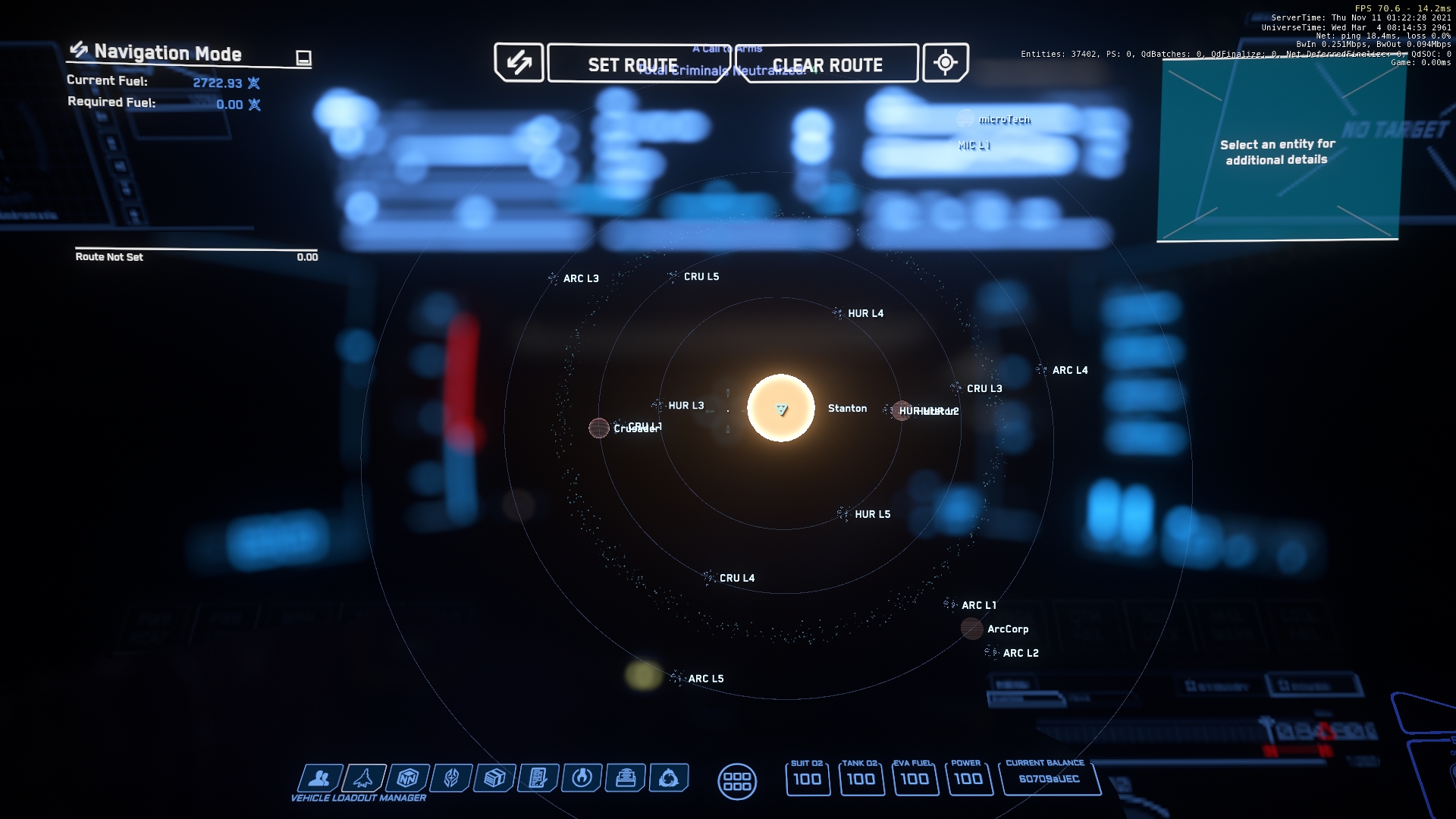Open the cargo box app

click(494, 778)
